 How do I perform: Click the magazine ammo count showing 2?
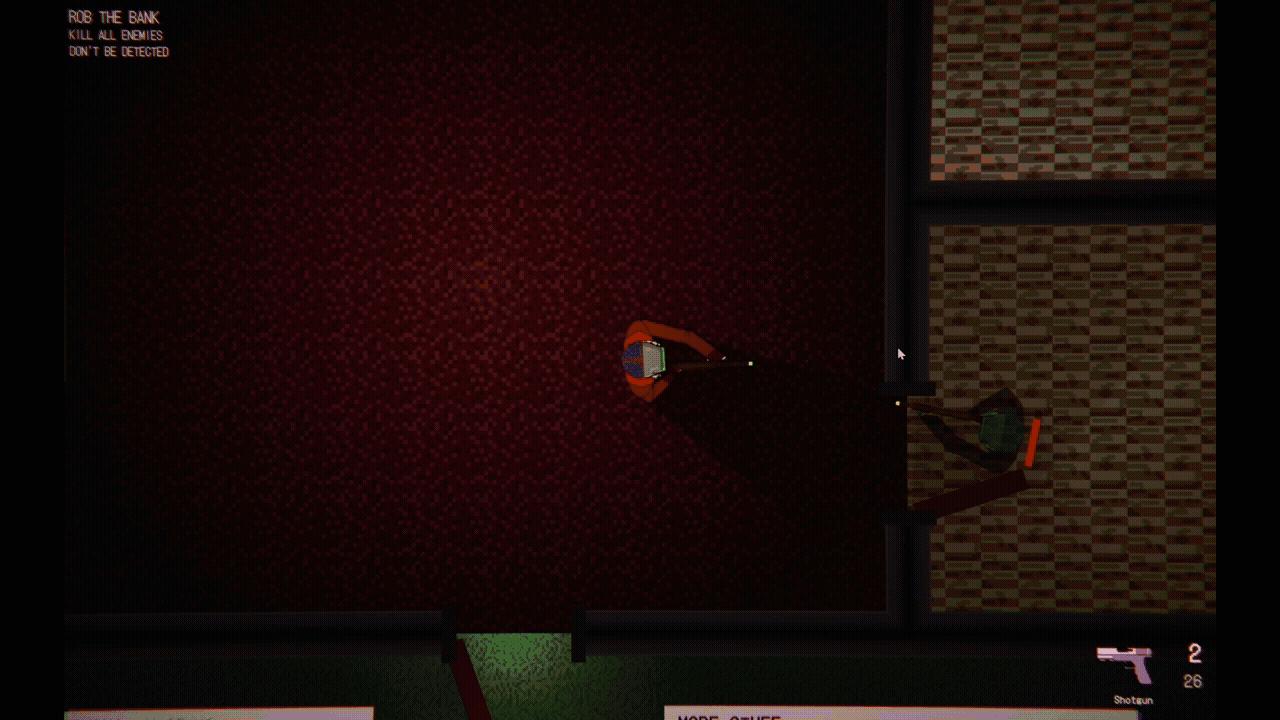(x=1193, y=654)
